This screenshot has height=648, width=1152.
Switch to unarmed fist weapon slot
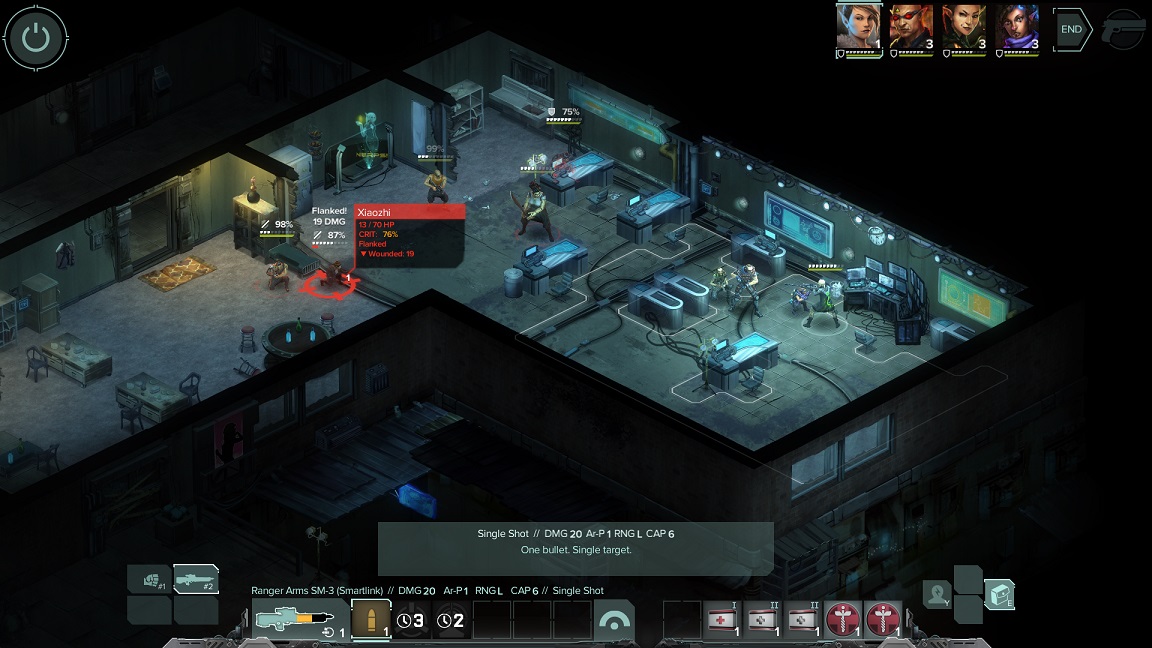(x=150, y=579)
